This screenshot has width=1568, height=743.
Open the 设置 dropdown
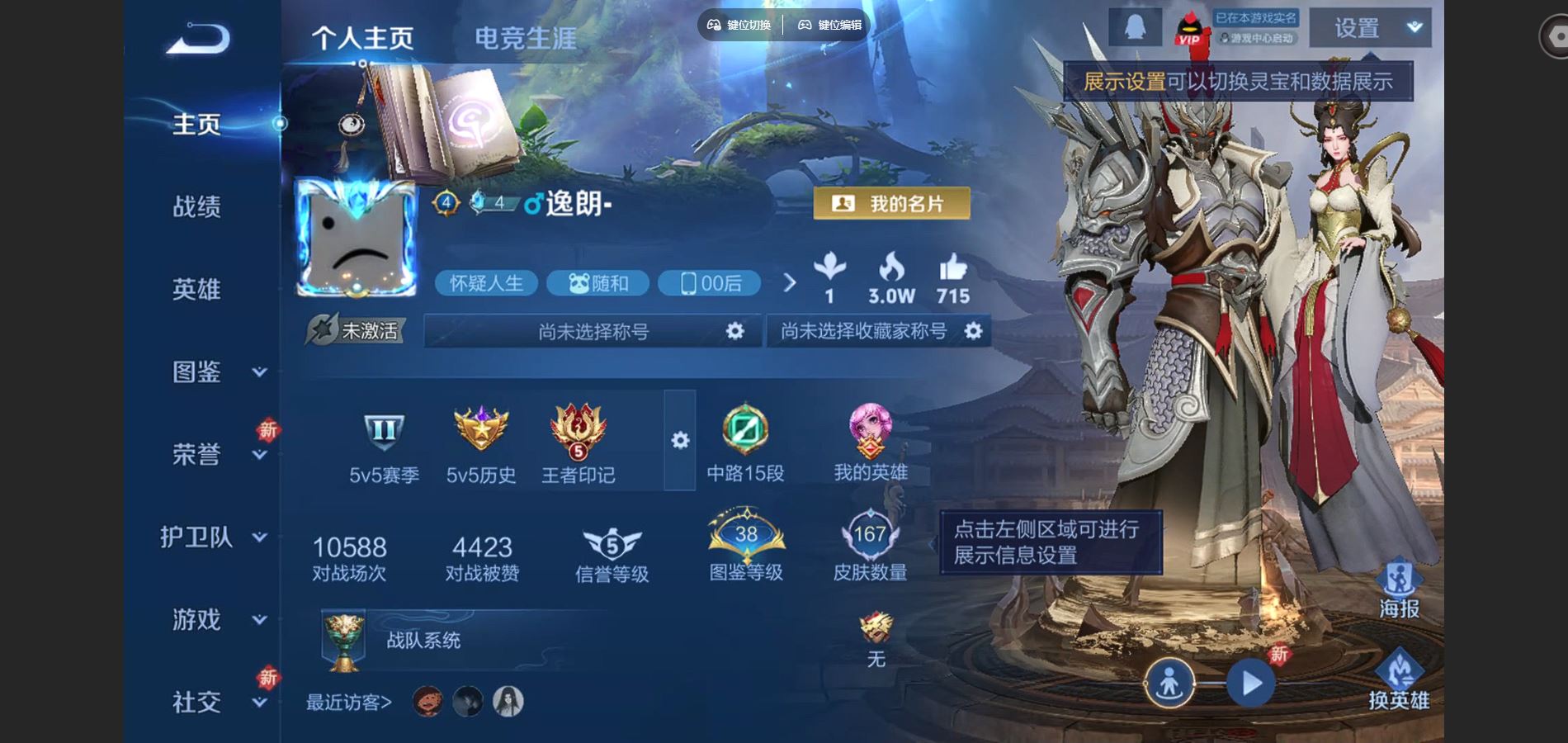[x=1370, y=28]
